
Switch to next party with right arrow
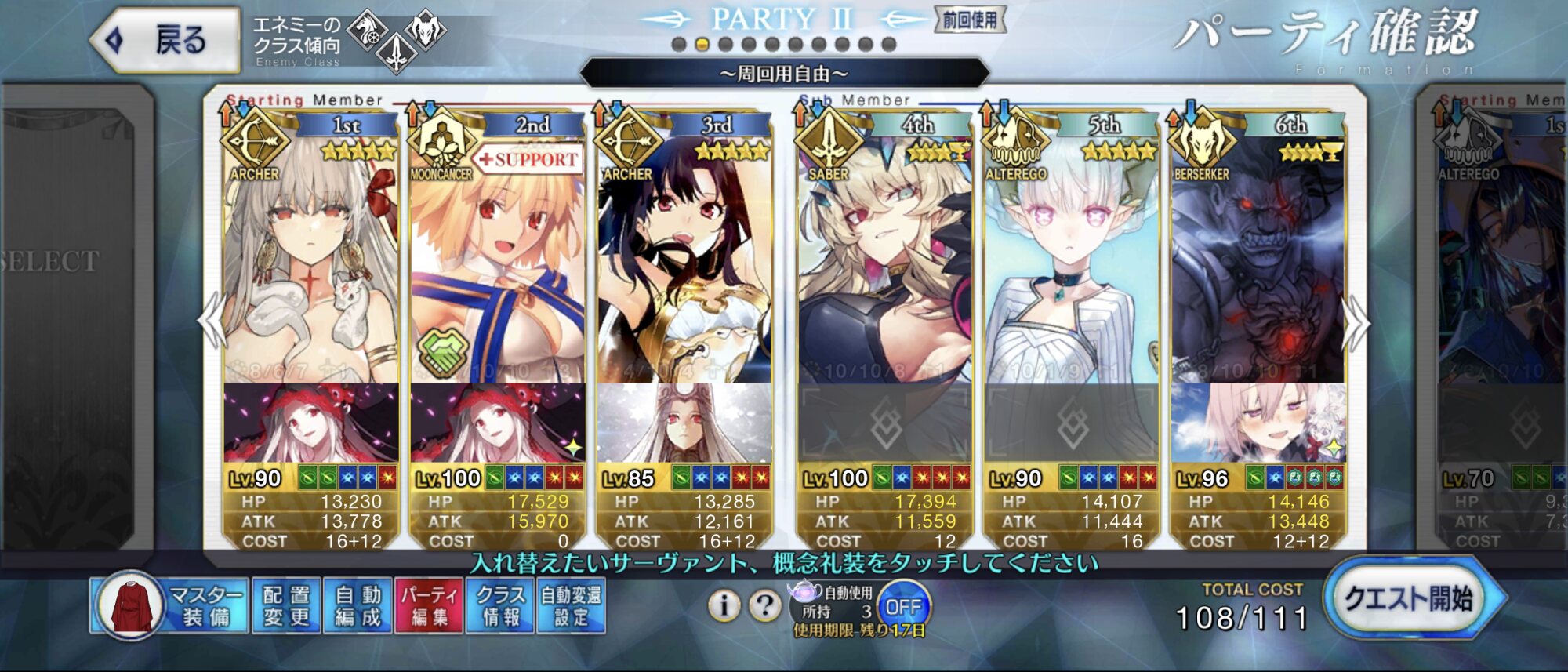1356,323
